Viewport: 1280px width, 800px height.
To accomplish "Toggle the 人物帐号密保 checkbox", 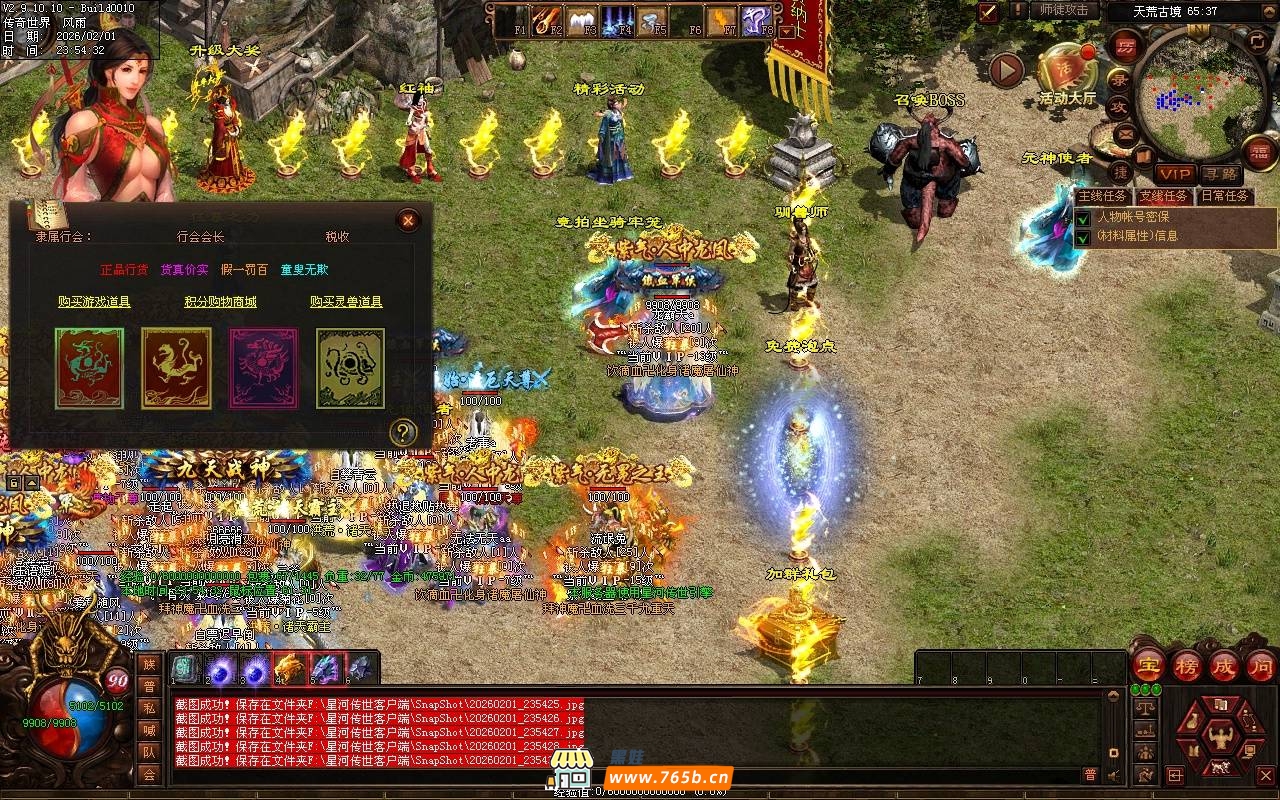I will [x=1082, y=218].
